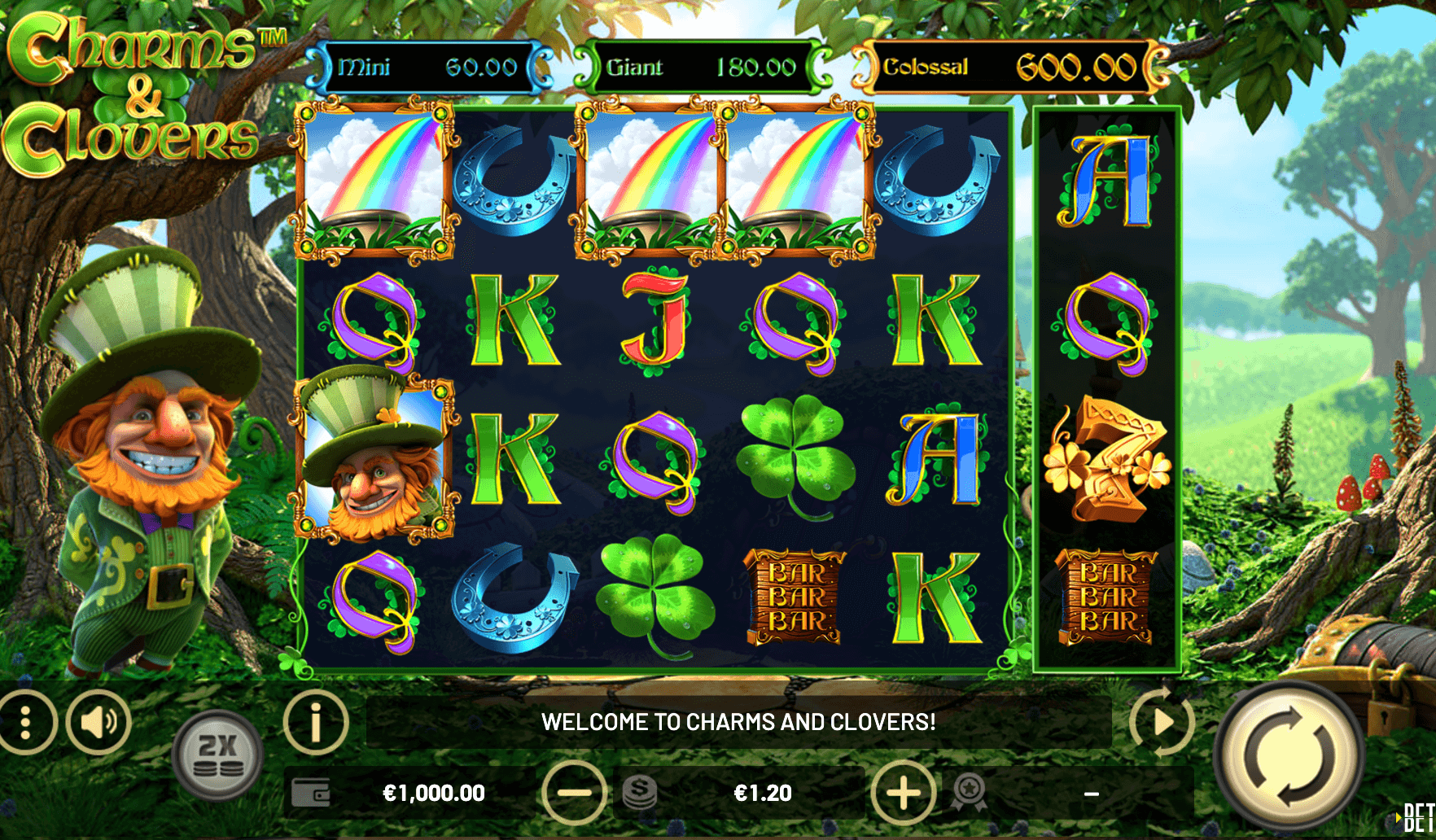Start autoplay mode
The height and width of the screenshot is (840, 1436).
pos(1162,722)
